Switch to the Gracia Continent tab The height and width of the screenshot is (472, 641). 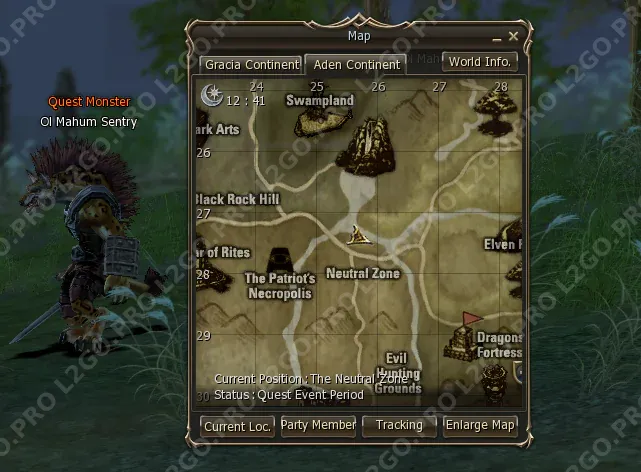click(x=251, y=64)
